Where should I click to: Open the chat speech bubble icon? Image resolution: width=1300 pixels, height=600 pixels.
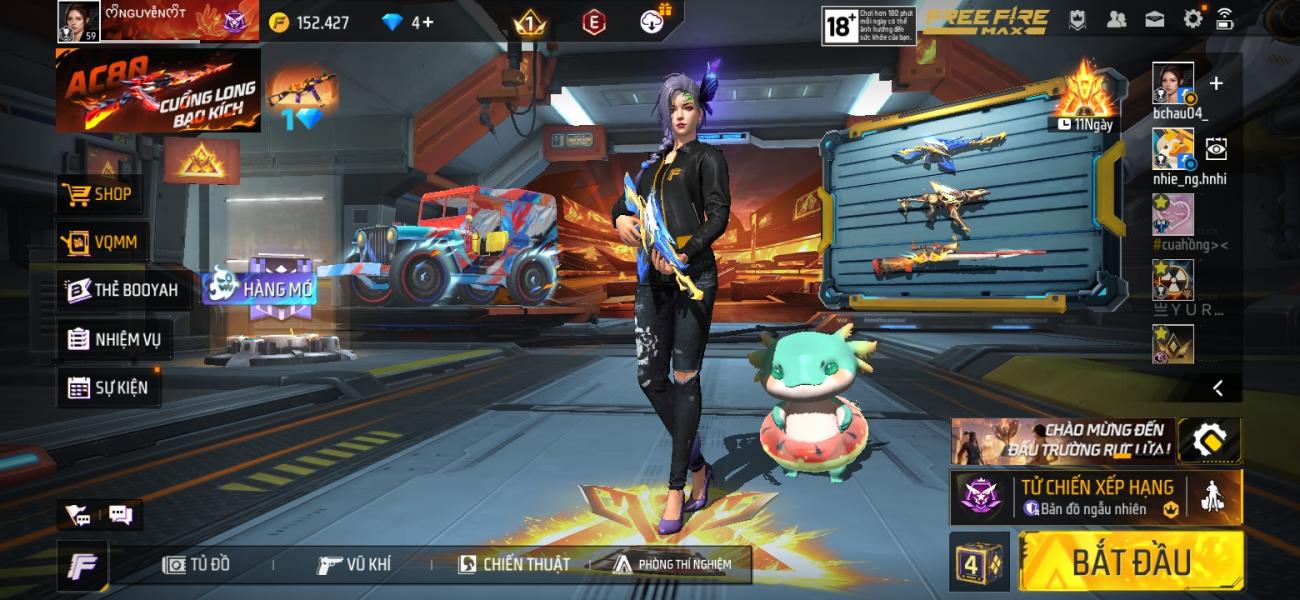click(121, 515)
